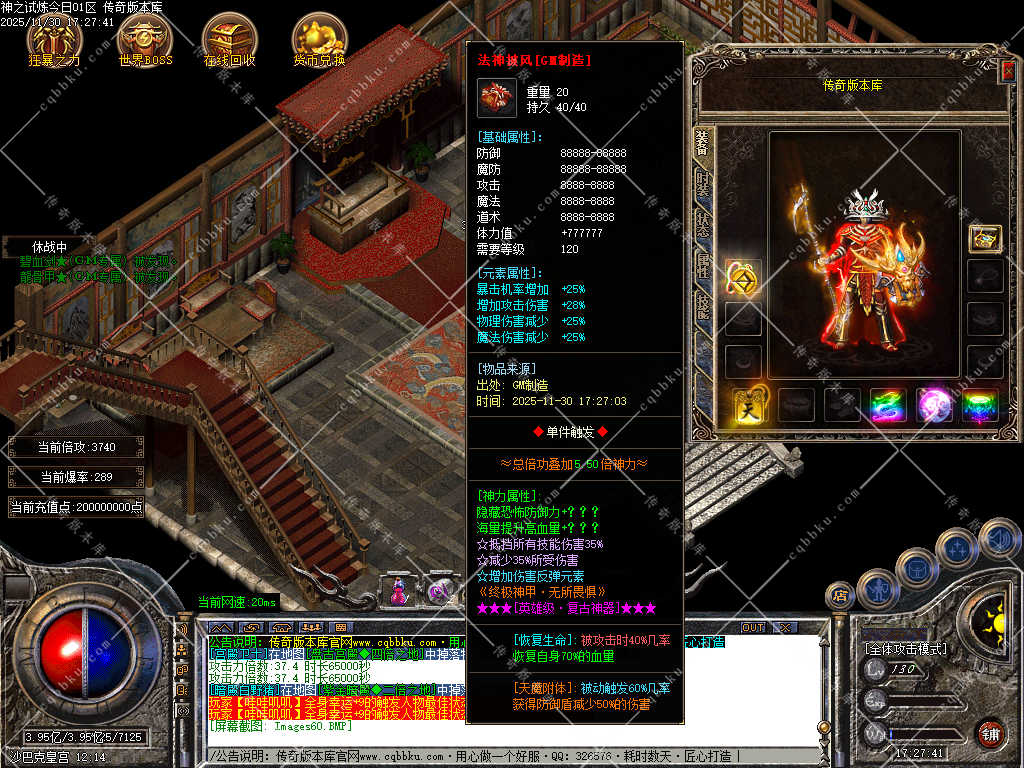Open the character figure round button
This screenshot has height=768, width=1024.
coord(877,589)
